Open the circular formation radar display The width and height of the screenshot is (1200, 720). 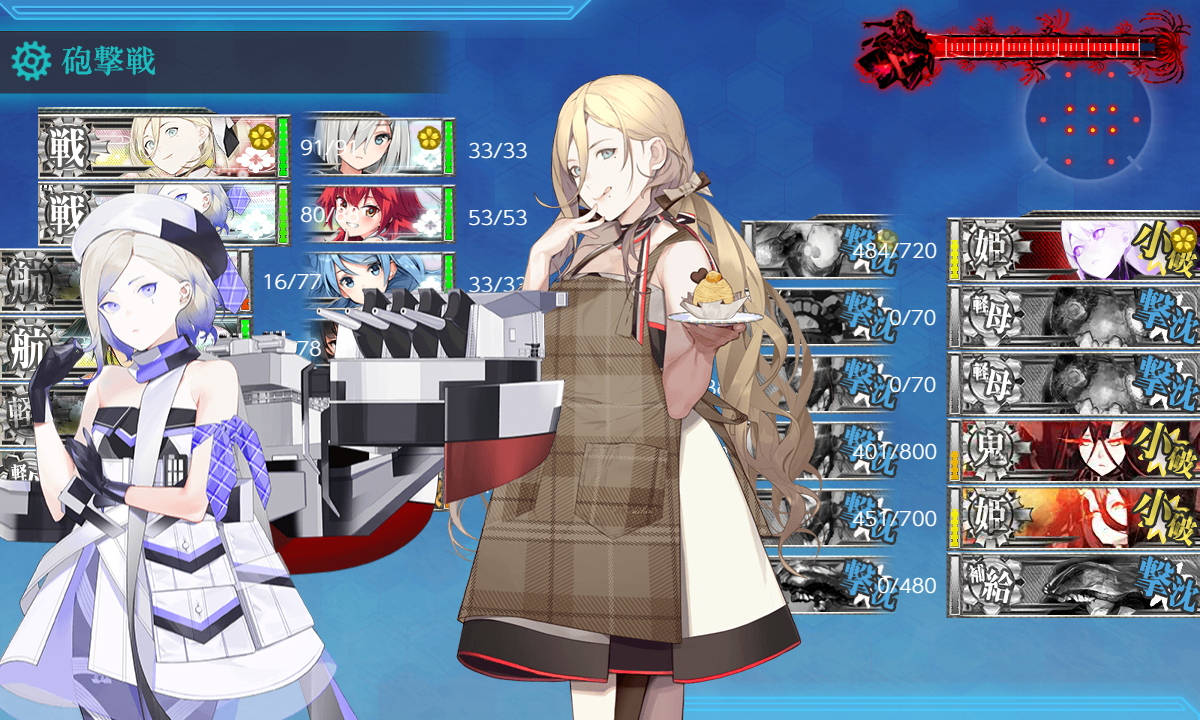pyautogui.click(x=1087, y=120)
